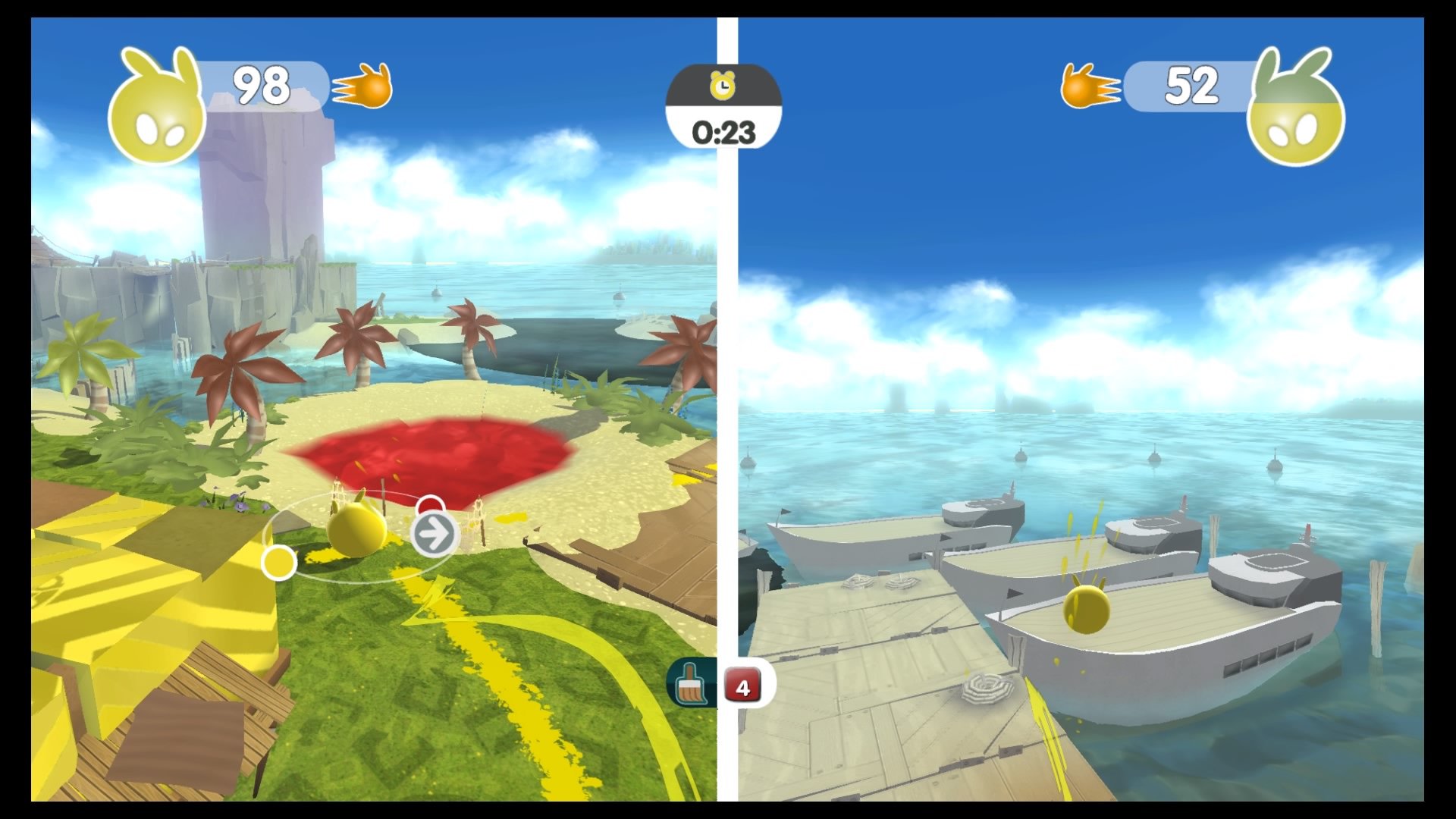Click the timer banner showing 0:23
1456x819 pixels.
724,130
